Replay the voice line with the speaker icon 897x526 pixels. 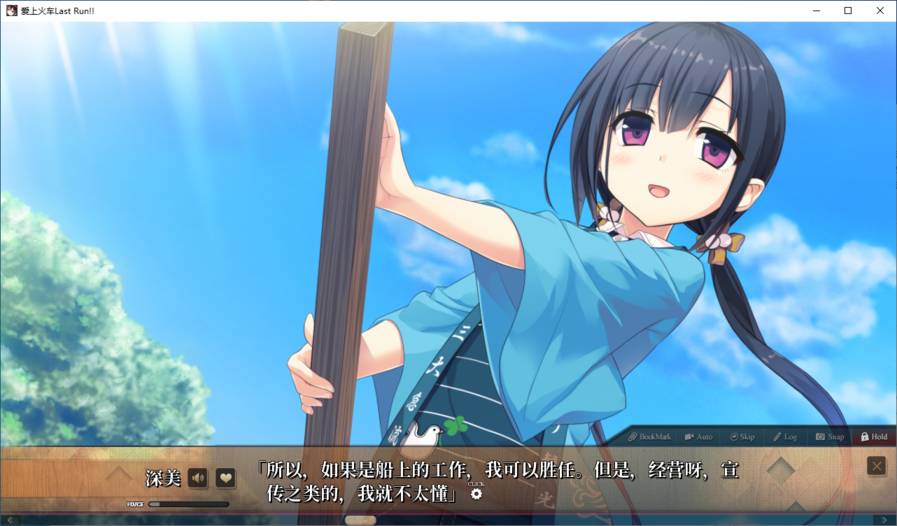tap(198, 478)
